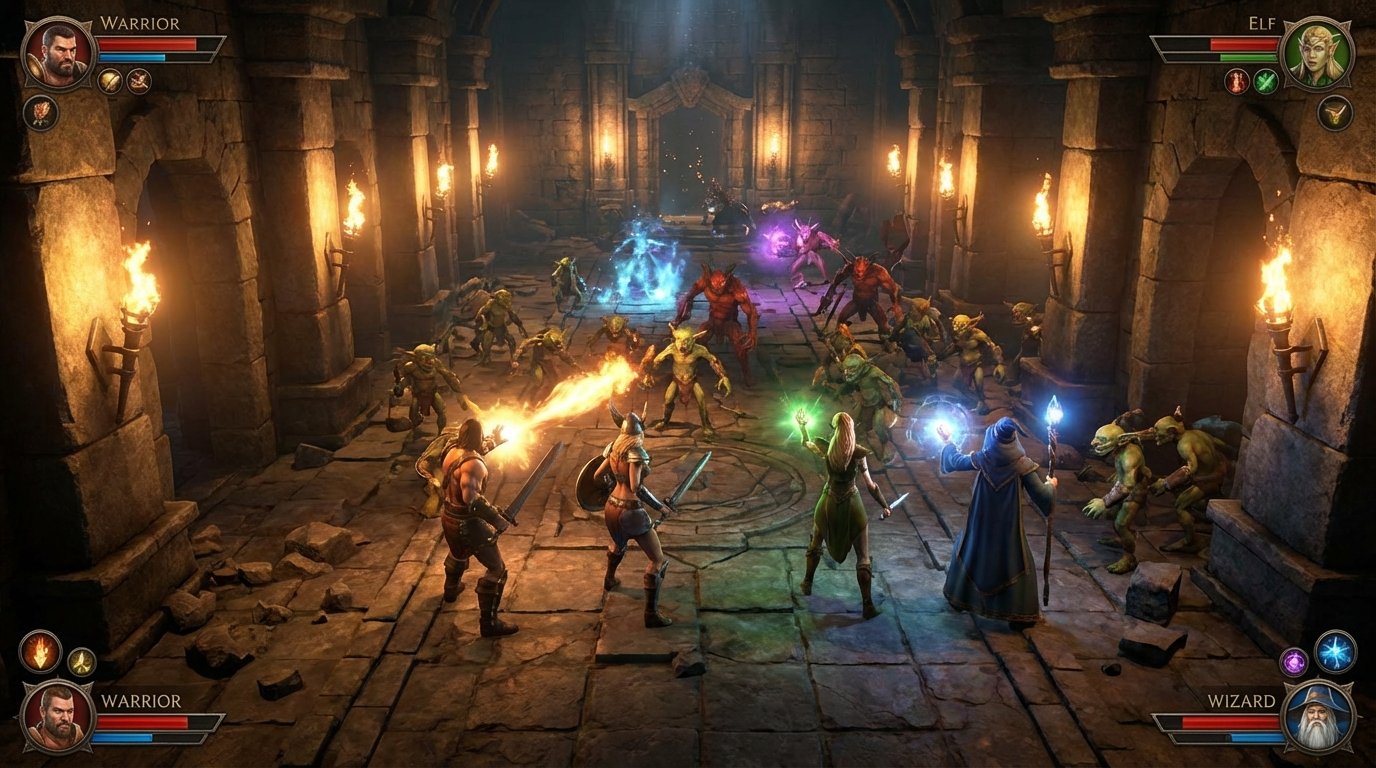Click the red flame buff icon near Elf
This screenshot has height=768, width=1376.
[x=1236, y=81]
